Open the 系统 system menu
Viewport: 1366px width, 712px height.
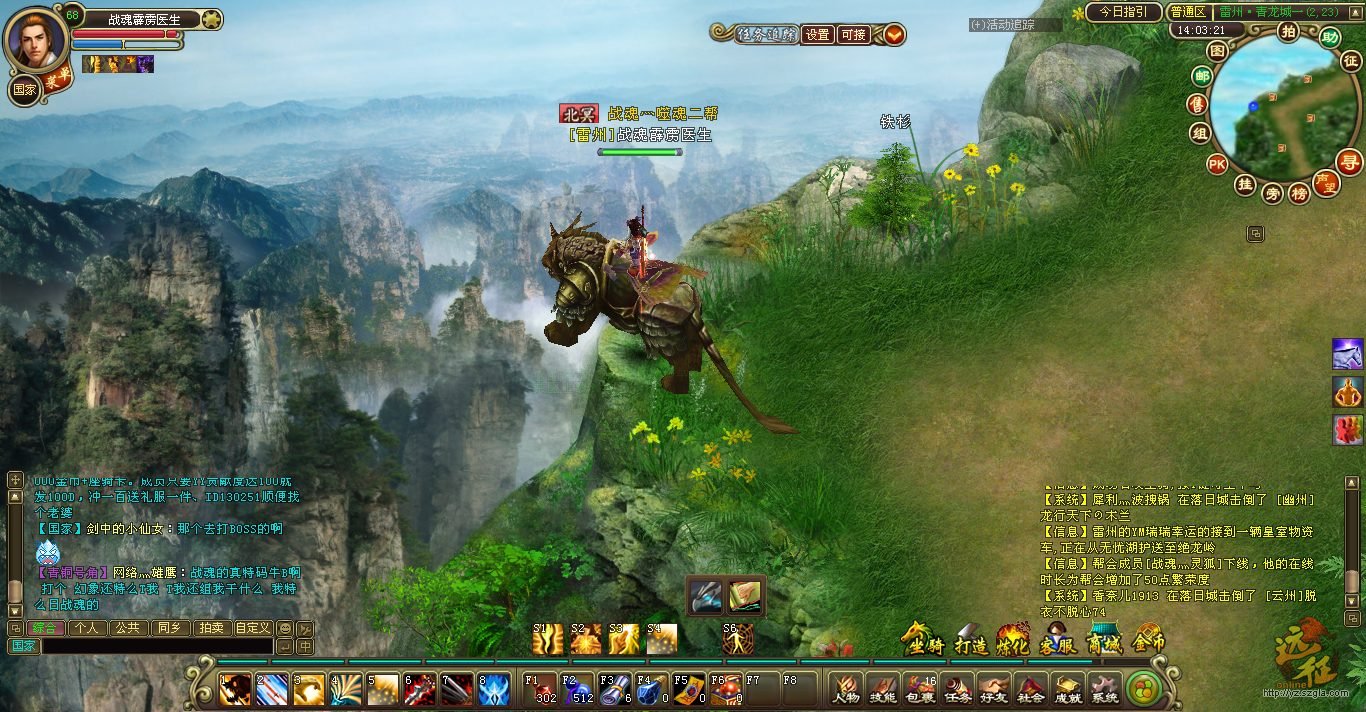(1104, 688)
